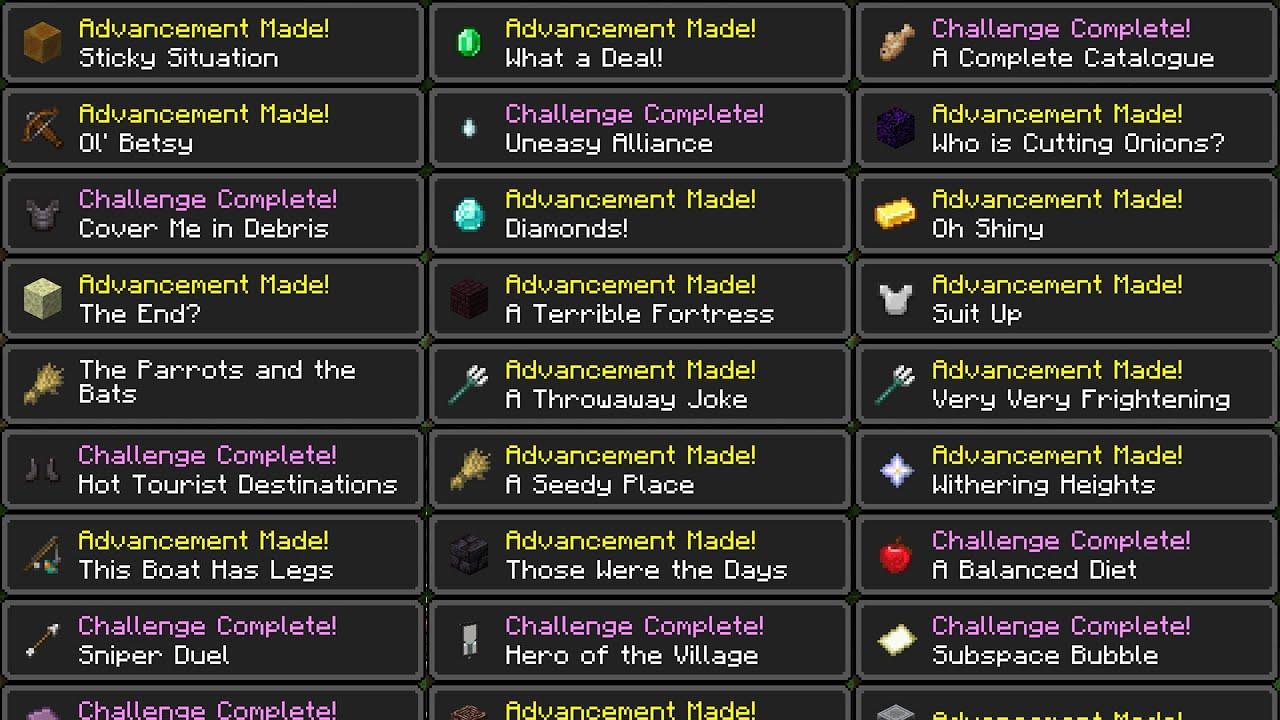Select the apple icon on A Balanced Diet
The width and height of the screenshot is (1280, 720).
click(896, 555)
